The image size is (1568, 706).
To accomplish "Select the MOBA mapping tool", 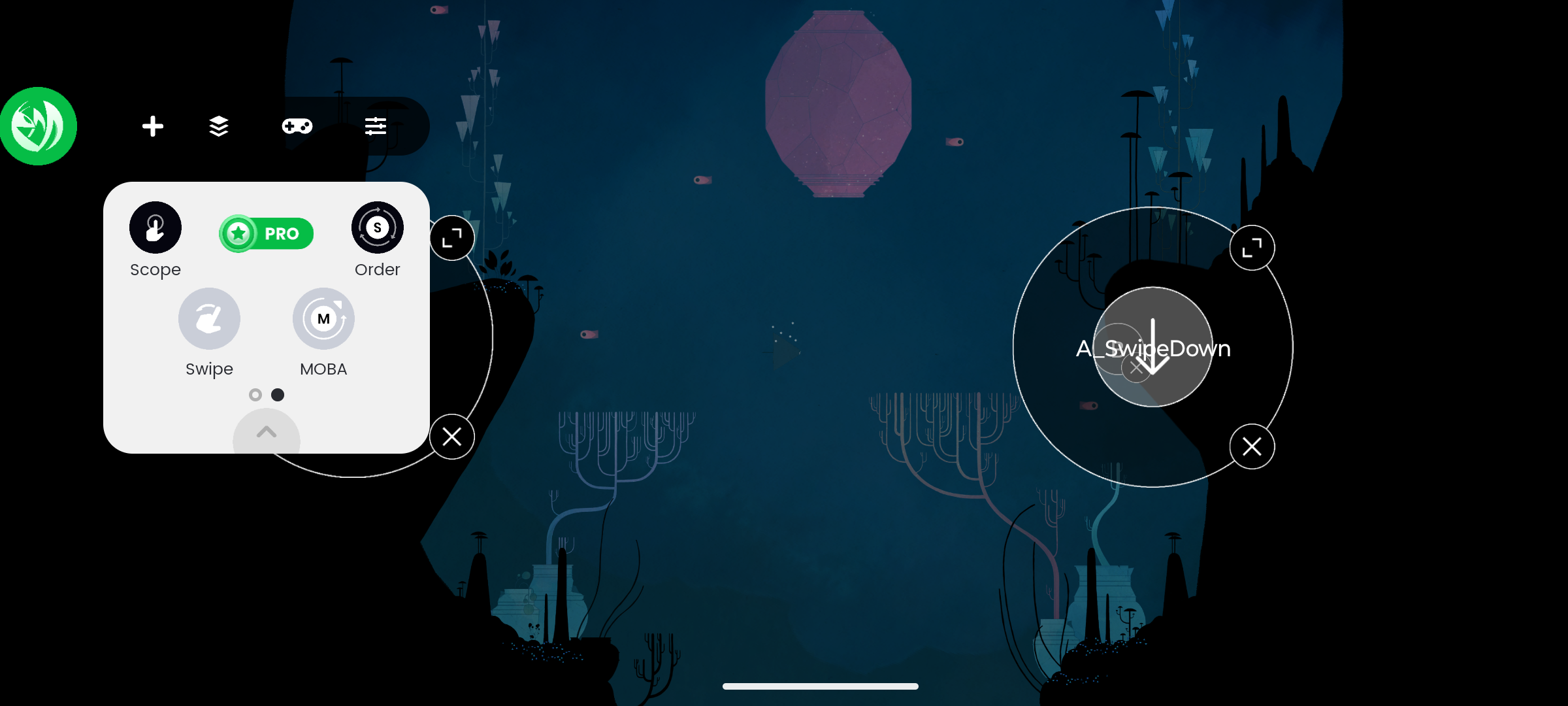I will 323,318.
